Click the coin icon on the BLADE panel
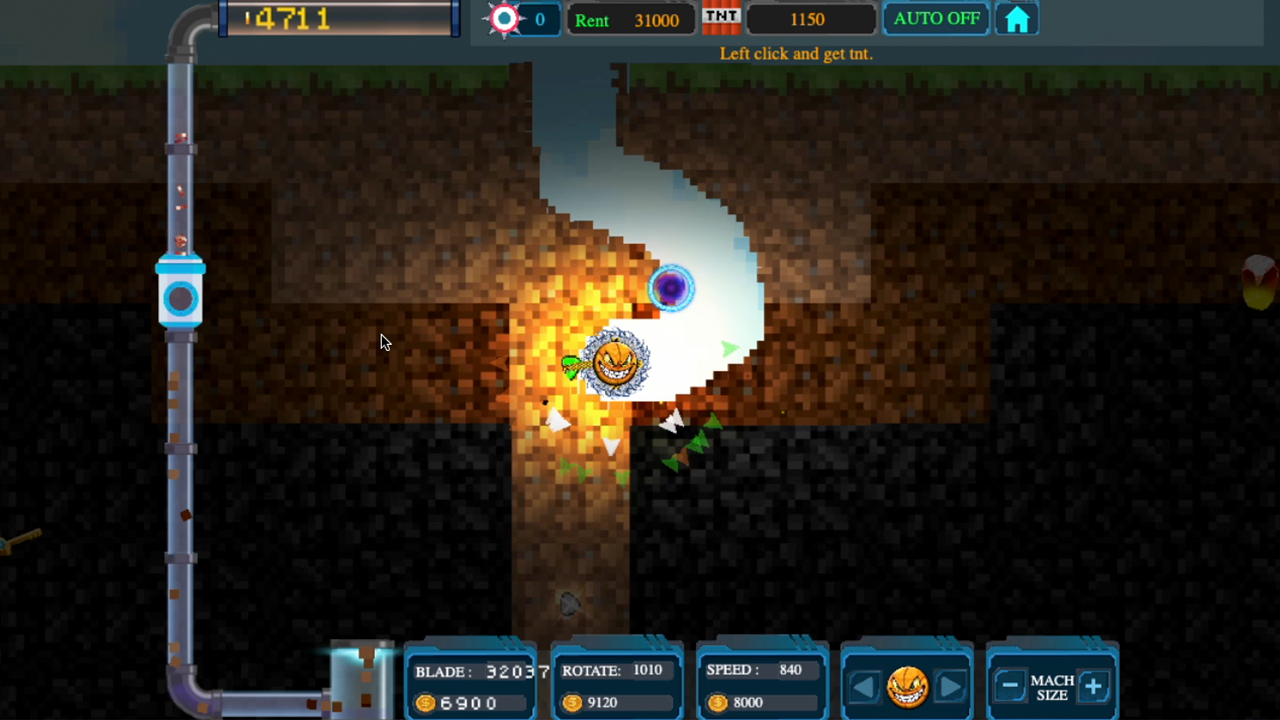Screen dimensions: 1280x720 point(424,702)
